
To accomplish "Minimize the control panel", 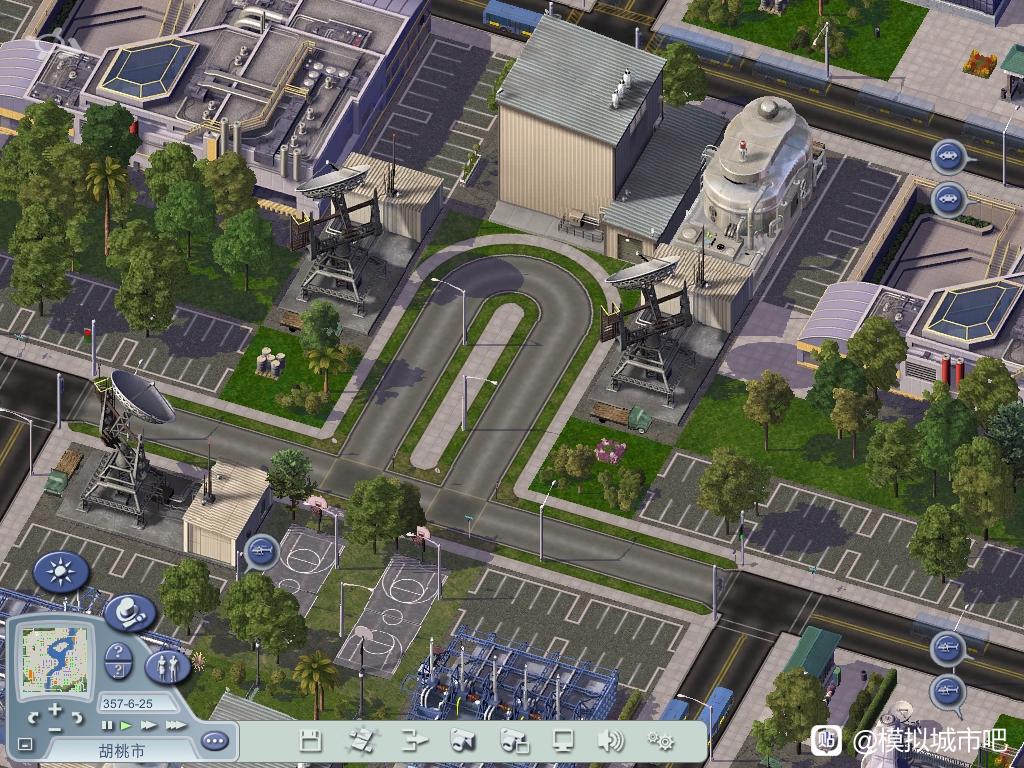I will coord(25,744).
